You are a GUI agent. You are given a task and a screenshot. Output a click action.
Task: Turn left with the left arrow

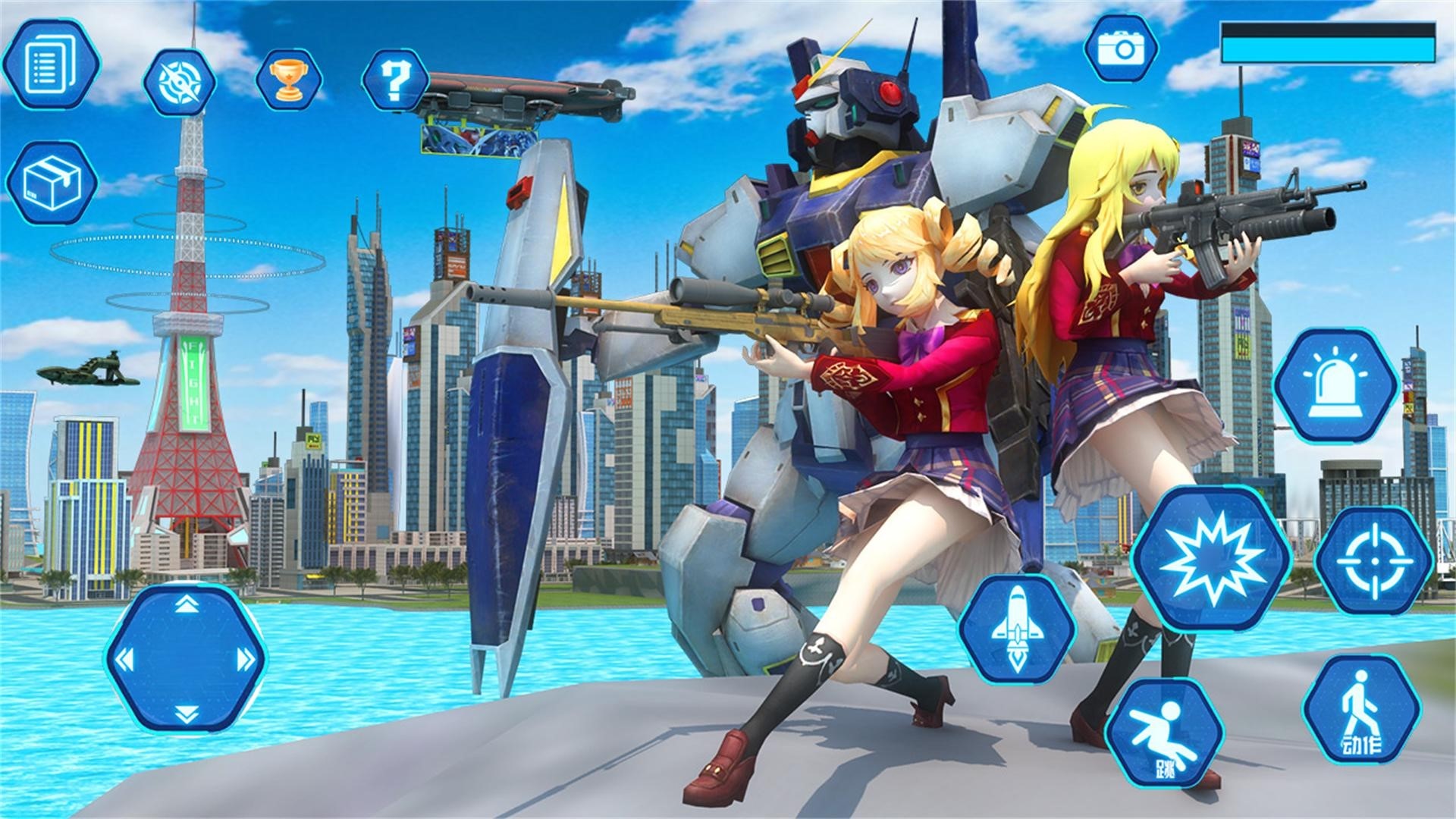click(x=124, y=660)
